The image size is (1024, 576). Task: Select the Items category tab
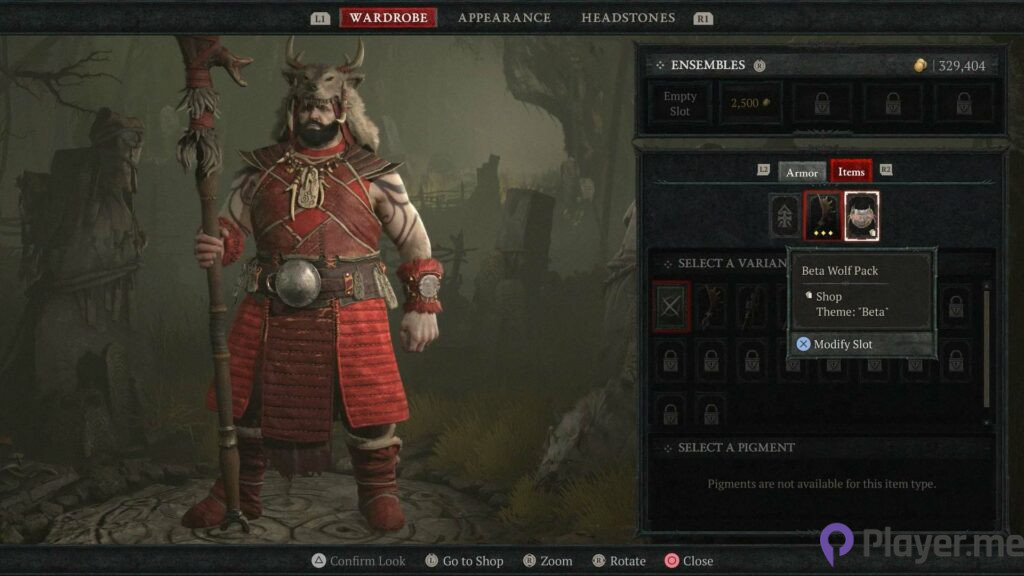click(x=851, y=172)
